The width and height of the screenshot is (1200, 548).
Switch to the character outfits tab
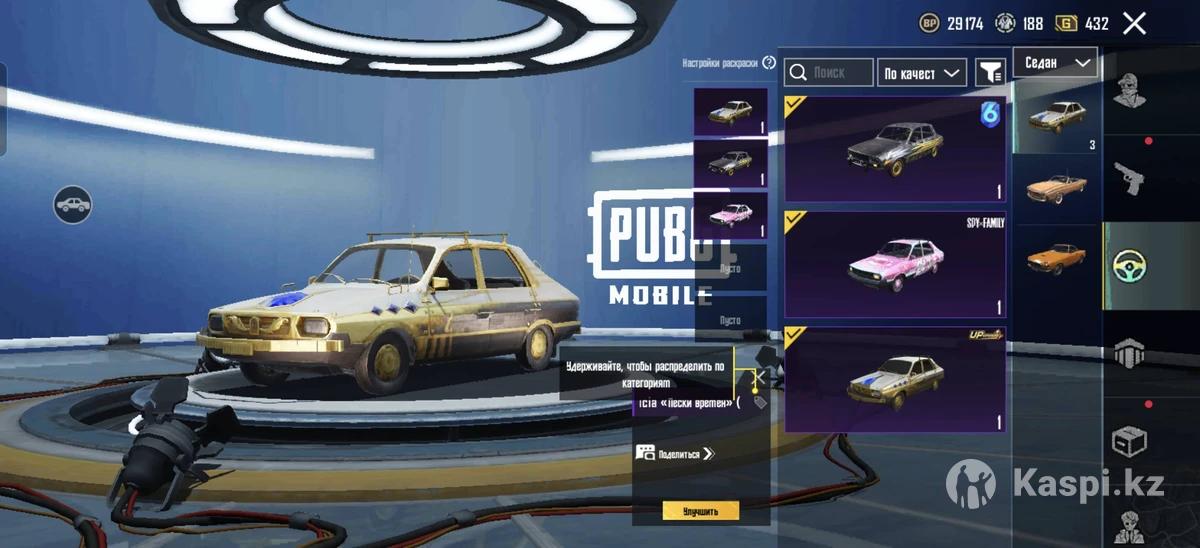[x=1130, y=90]
